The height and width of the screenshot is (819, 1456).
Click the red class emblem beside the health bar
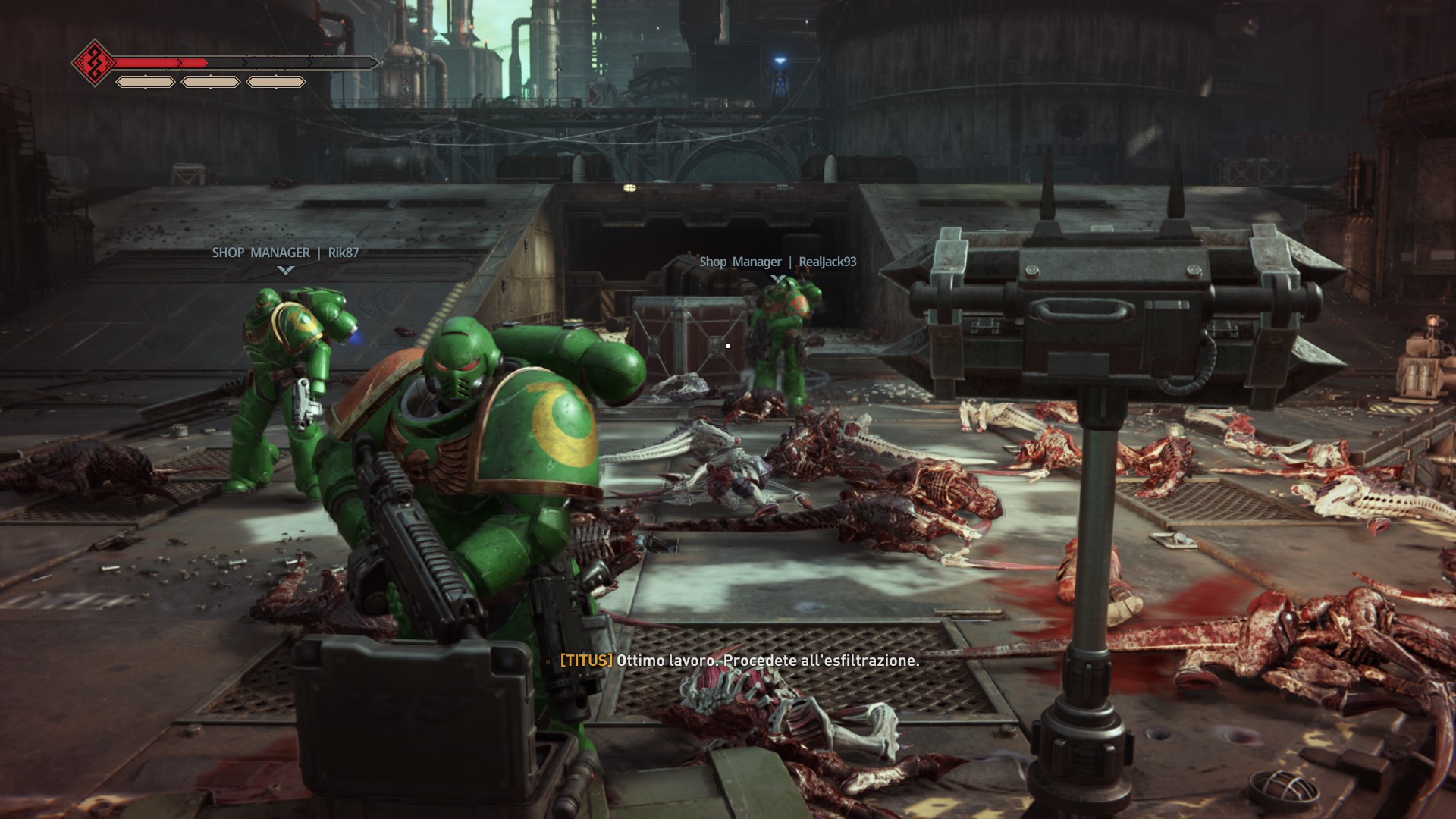pyautogui.click(x=93, y=62)
